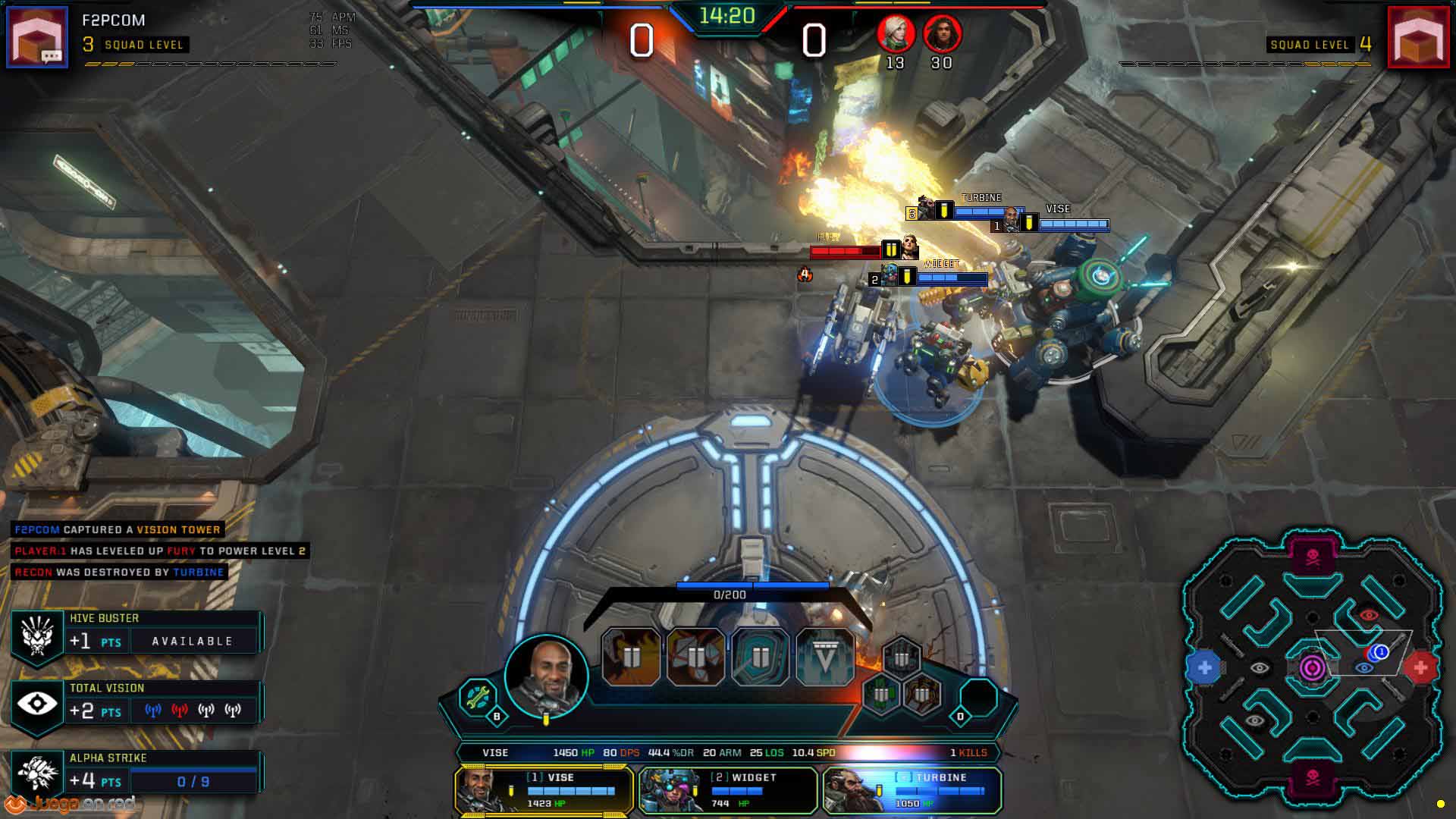Viewport: 1456px width, 819px height.
Task: Click the enemy team emblem
Action: [1418, 36]
